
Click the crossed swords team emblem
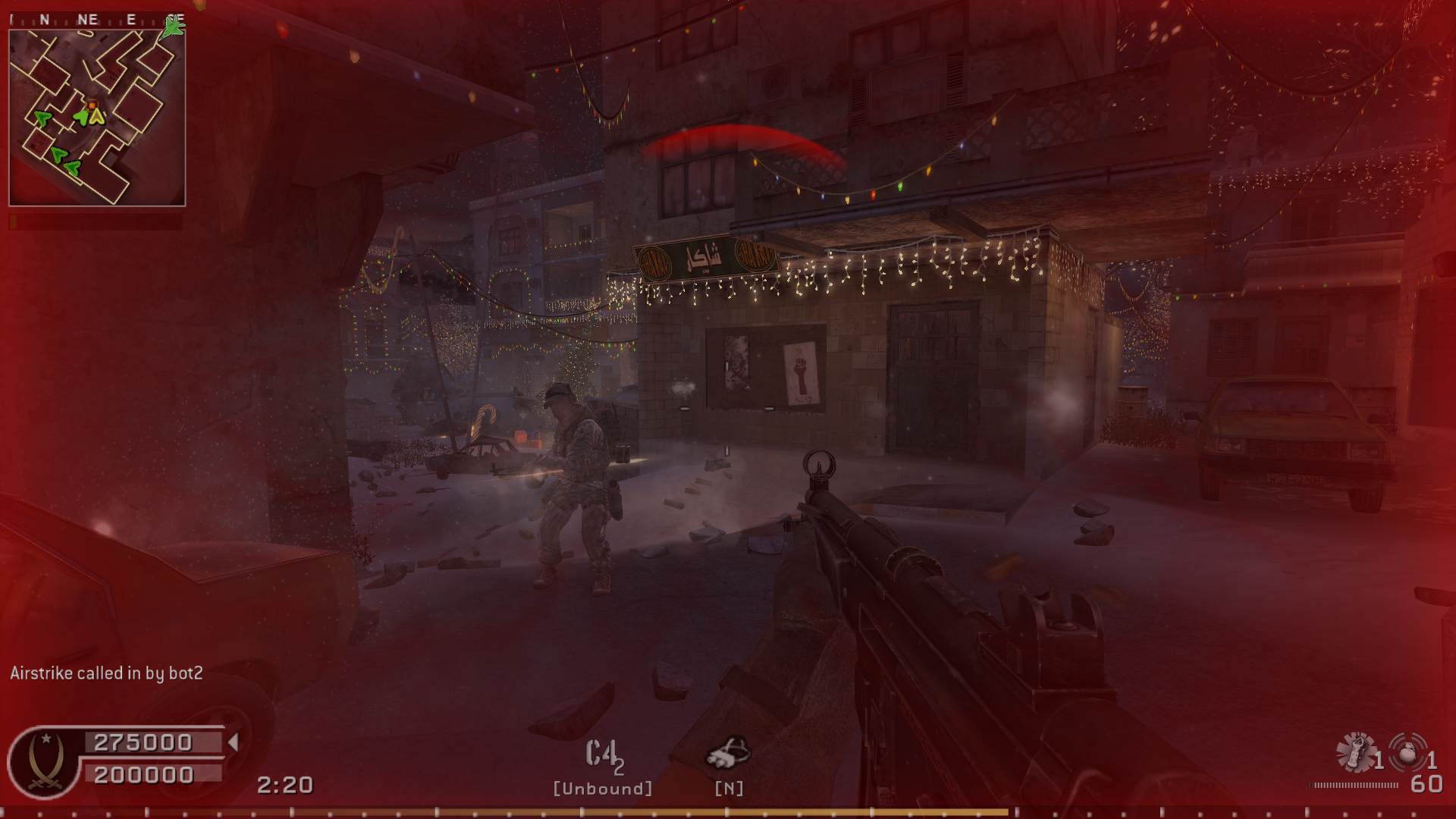click(x=45, y=762)
